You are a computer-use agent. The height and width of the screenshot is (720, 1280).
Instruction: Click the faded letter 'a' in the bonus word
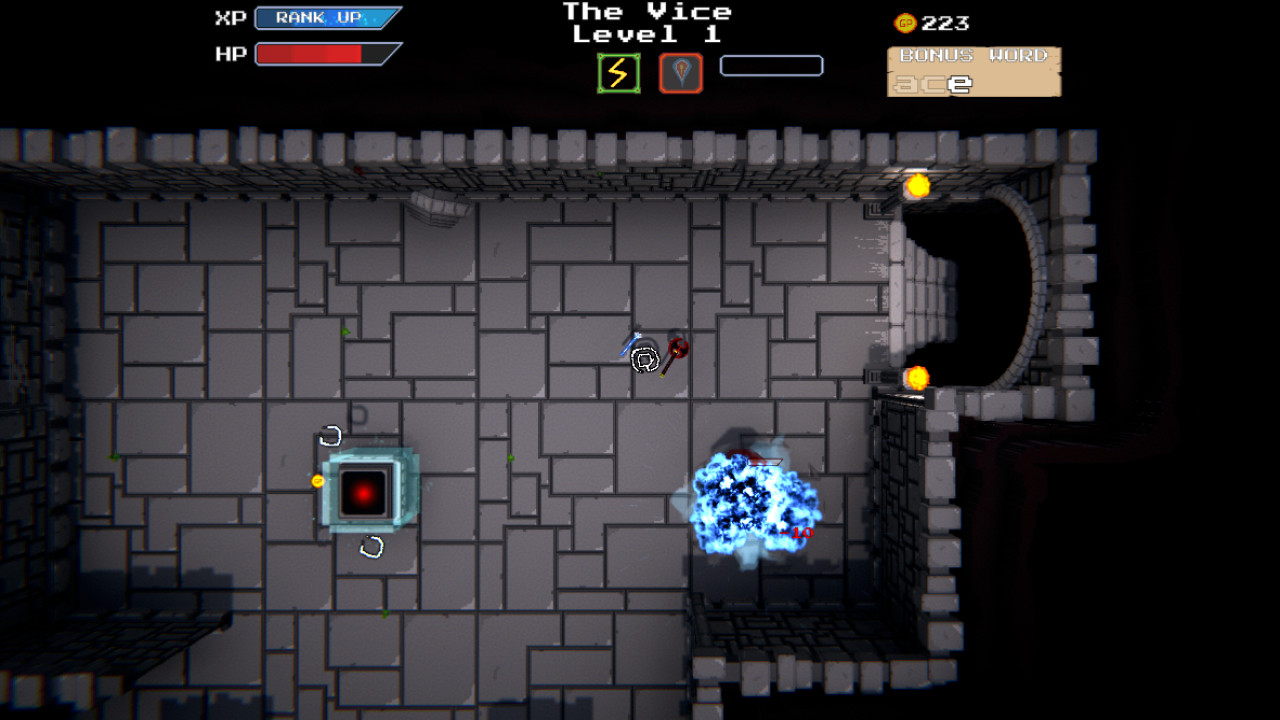click(906, 86)
